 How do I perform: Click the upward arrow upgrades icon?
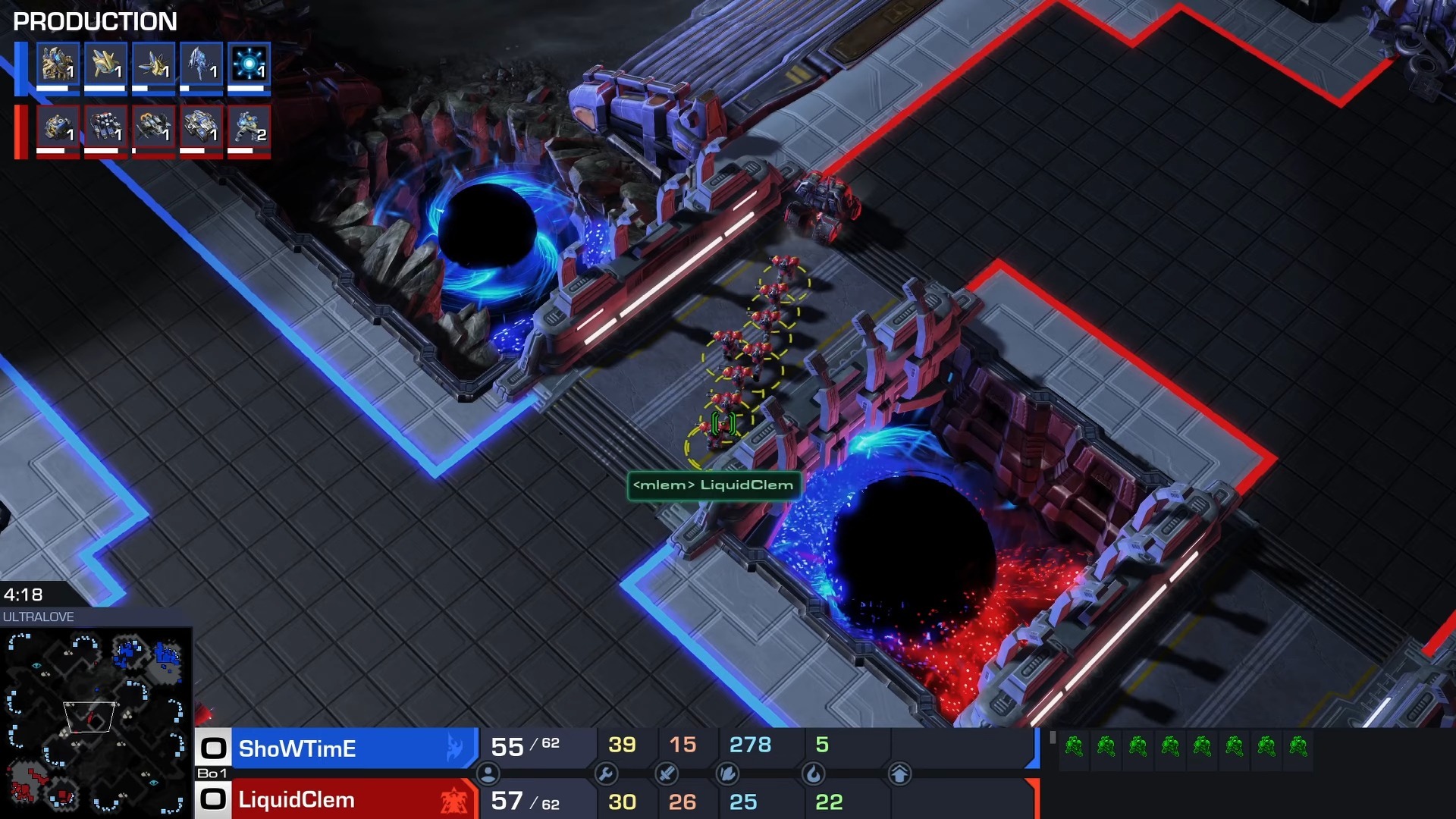tap(899, 773)
